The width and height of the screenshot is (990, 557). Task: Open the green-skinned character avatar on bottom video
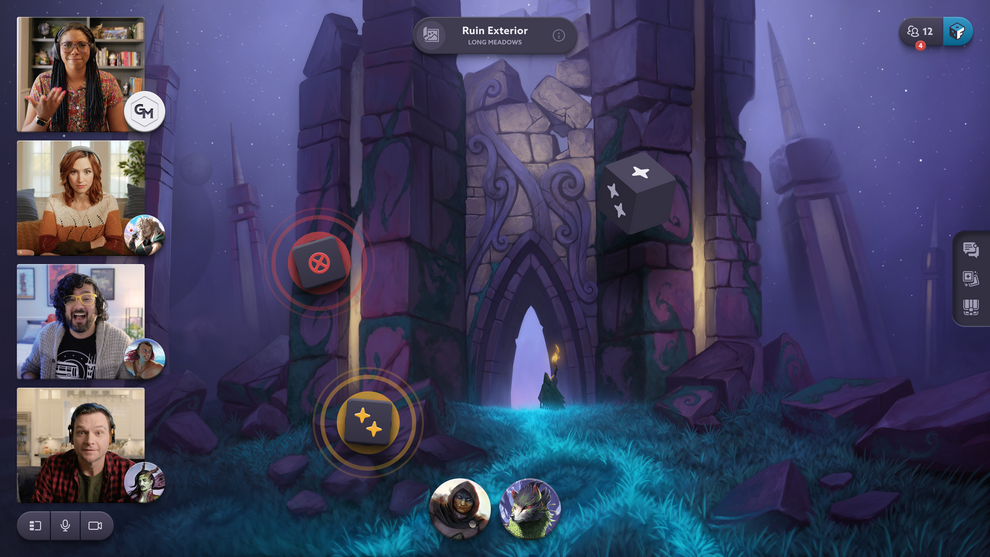(x=144, y=483)
